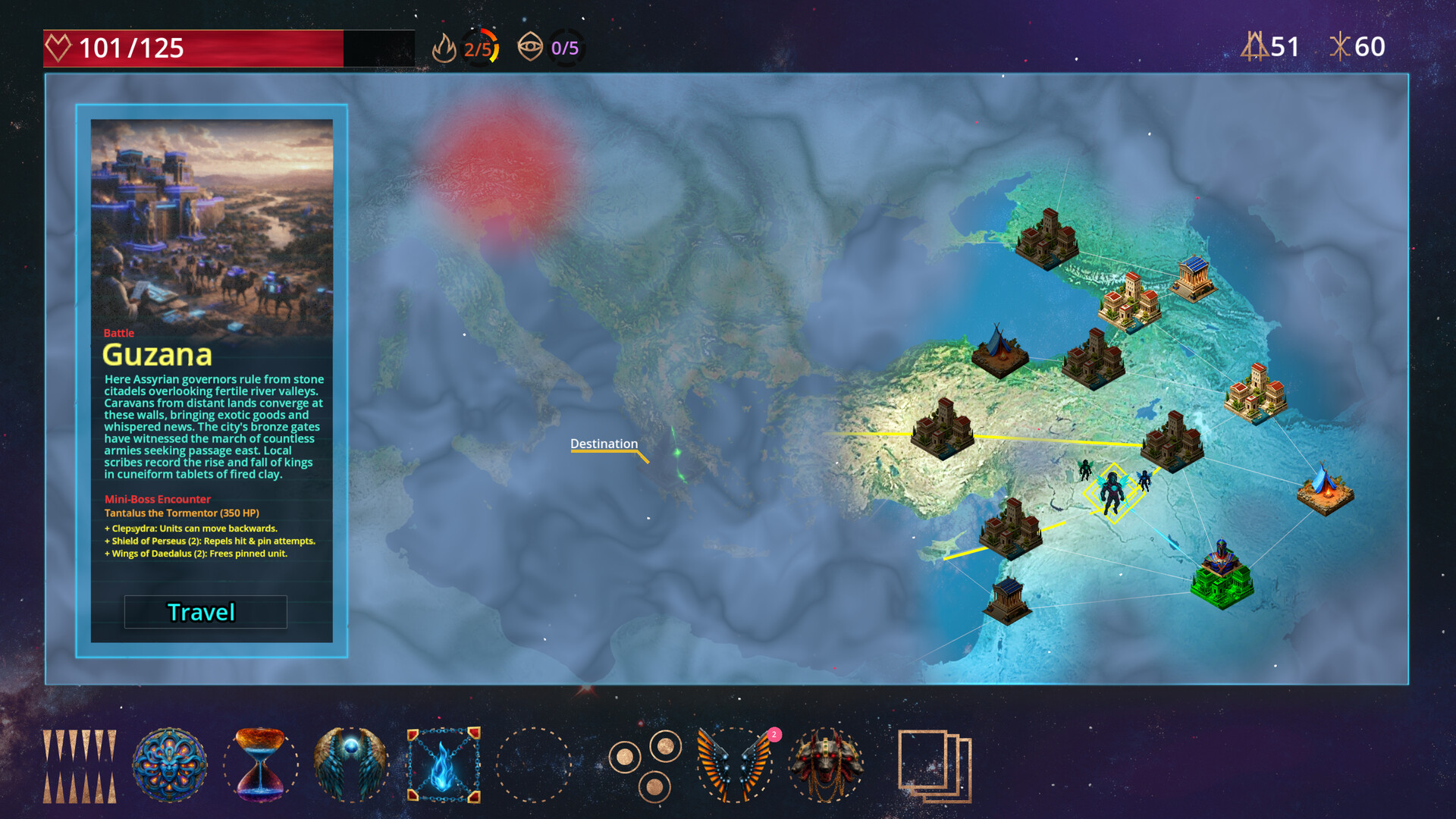Screen dimensions: 1456x819
Task: Click the eye emblem beside the 0/5 counter
Action: click(531, 47)
